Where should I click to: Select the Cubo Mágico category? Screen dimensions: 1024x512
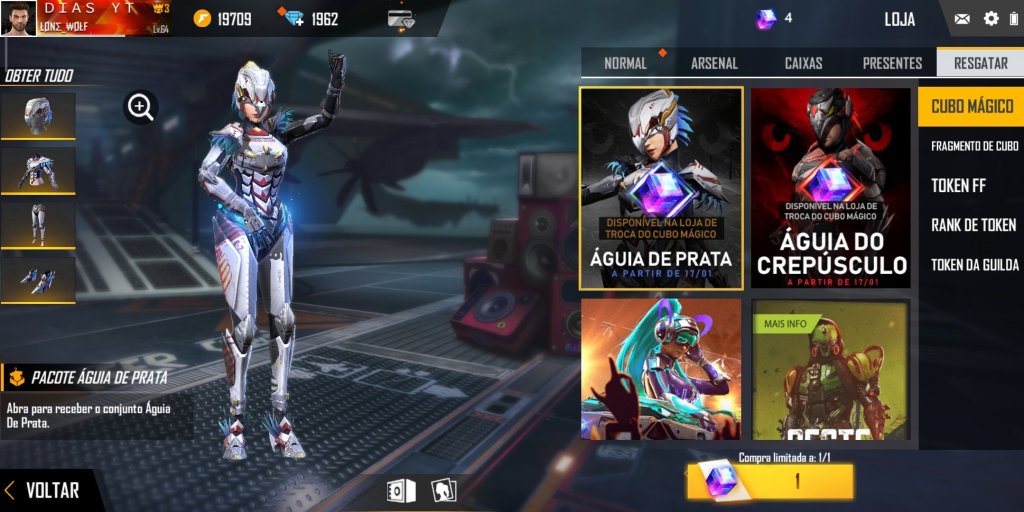[972, 106]
